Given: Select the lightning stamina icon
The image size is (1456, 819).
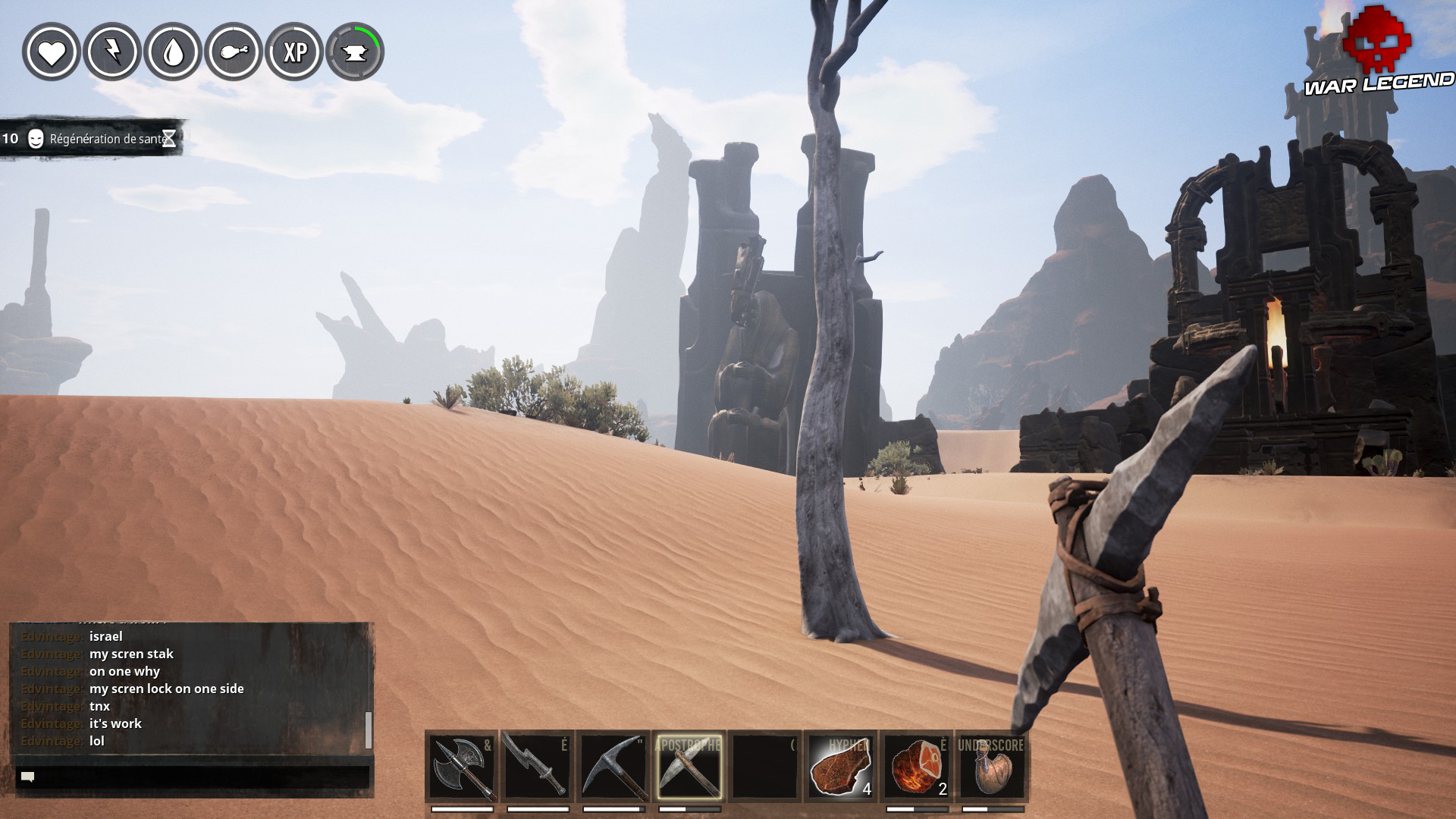Looking at the screenshot, I should [112, 53].
